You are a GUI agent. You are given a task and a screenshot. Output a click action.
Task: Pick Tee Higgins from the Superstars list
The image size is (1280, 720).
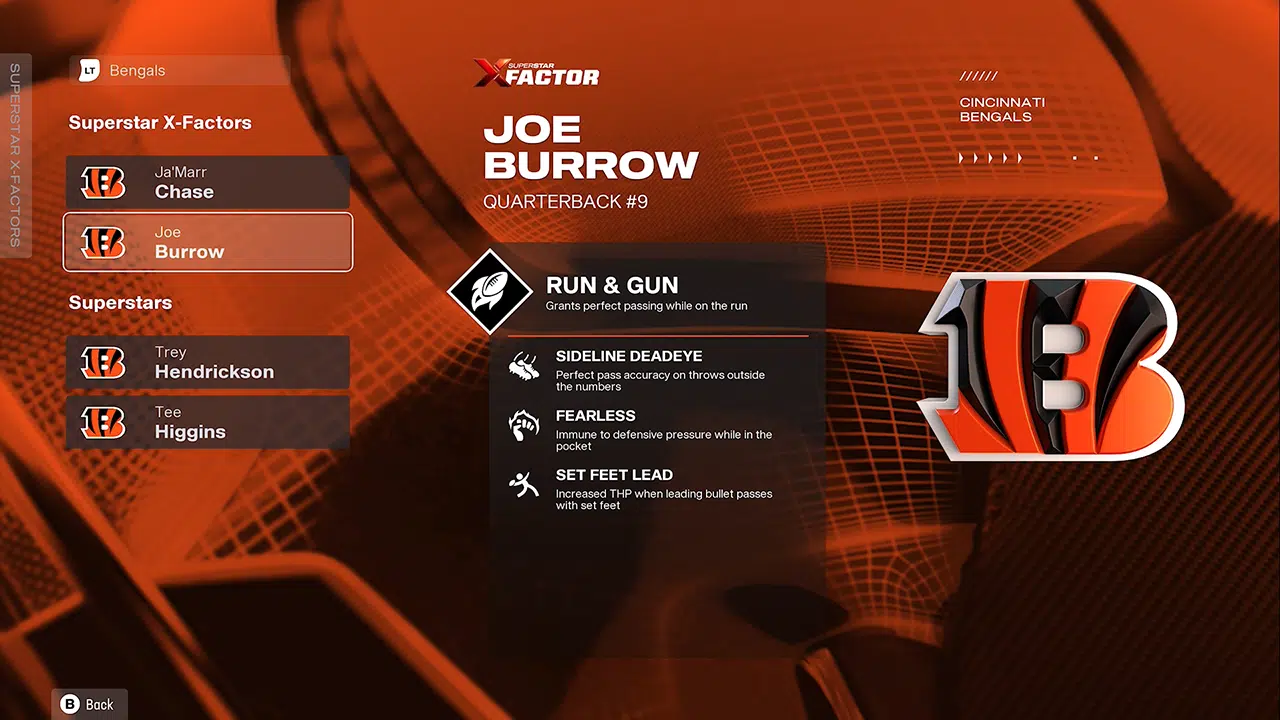click(208, 422)
